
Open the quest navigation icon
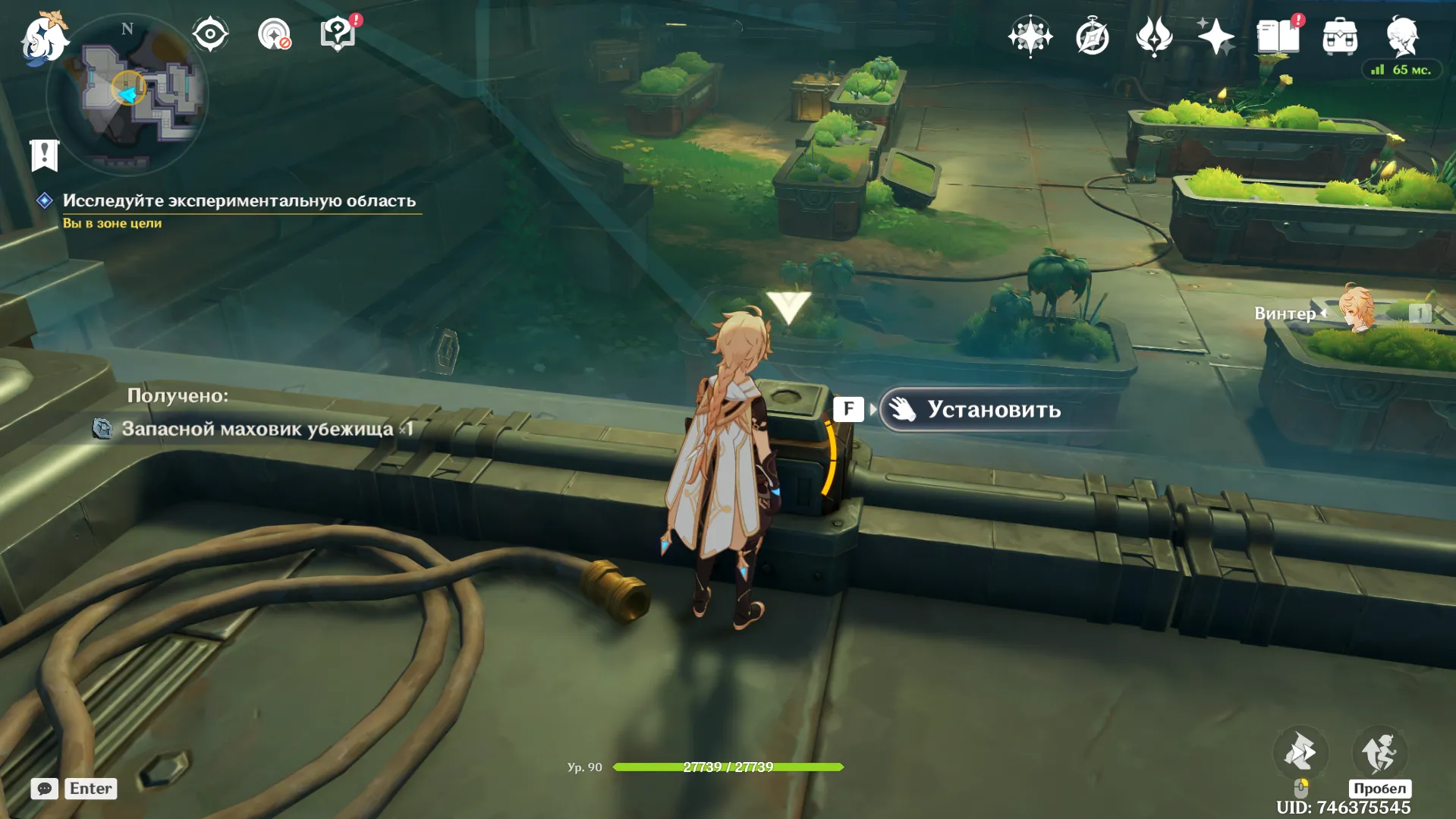click(274, 34)
